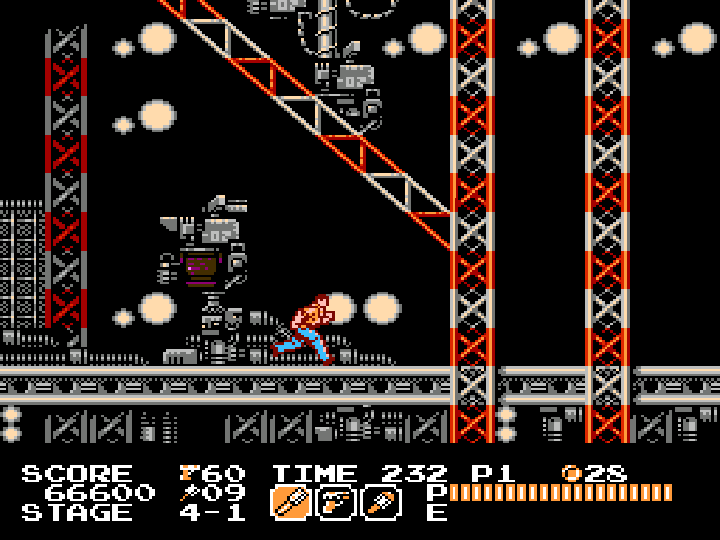Select the highlighted sword weapon icon
The image size is (720, 540).
tap(290, 500)
